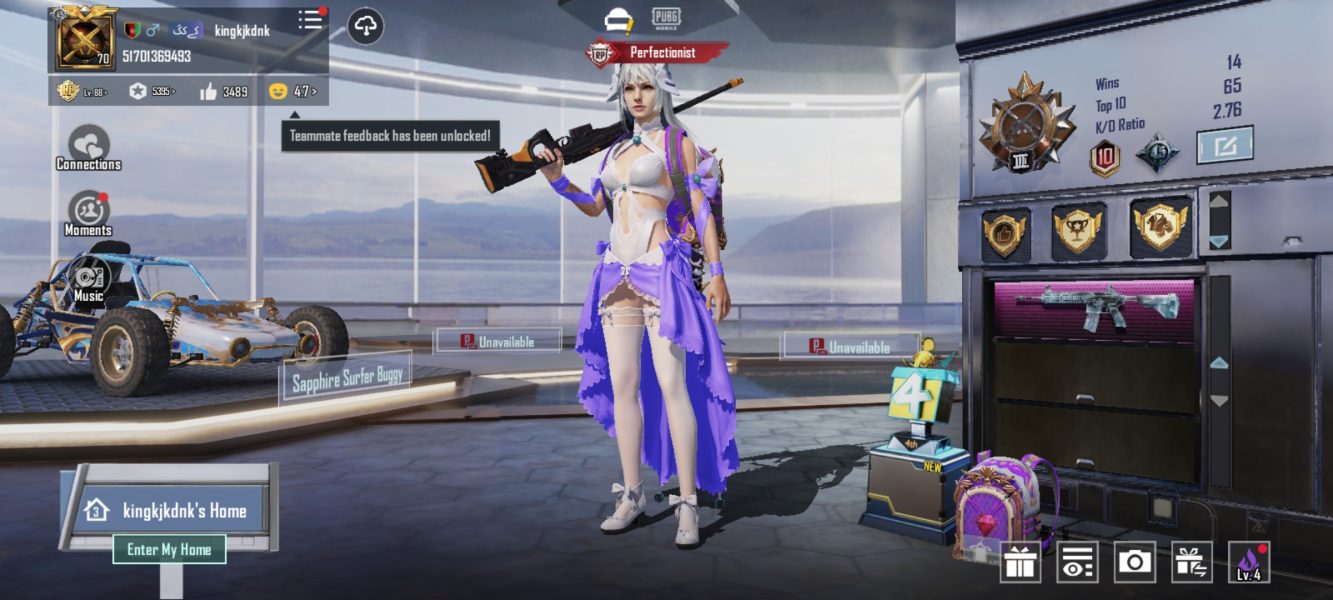The height and width of the screenshot is (600, 1333).
Task: Open the camera screenshot mode
Action: pos(1134,562)
